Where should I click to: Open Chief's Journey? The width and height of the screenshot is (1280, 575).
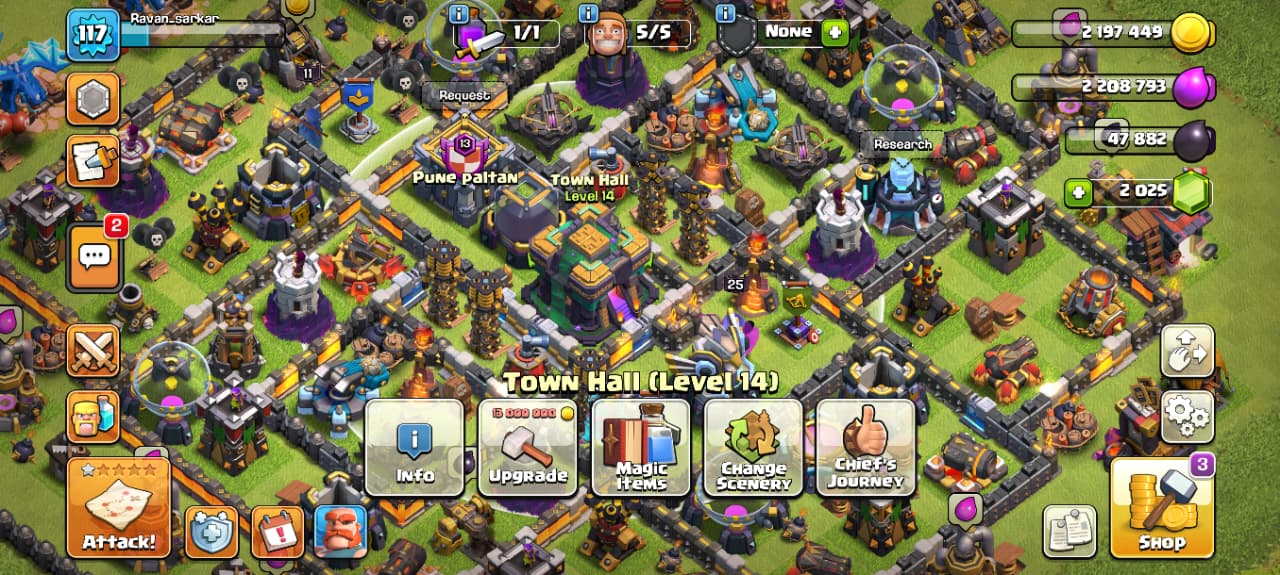pos(866,447)
